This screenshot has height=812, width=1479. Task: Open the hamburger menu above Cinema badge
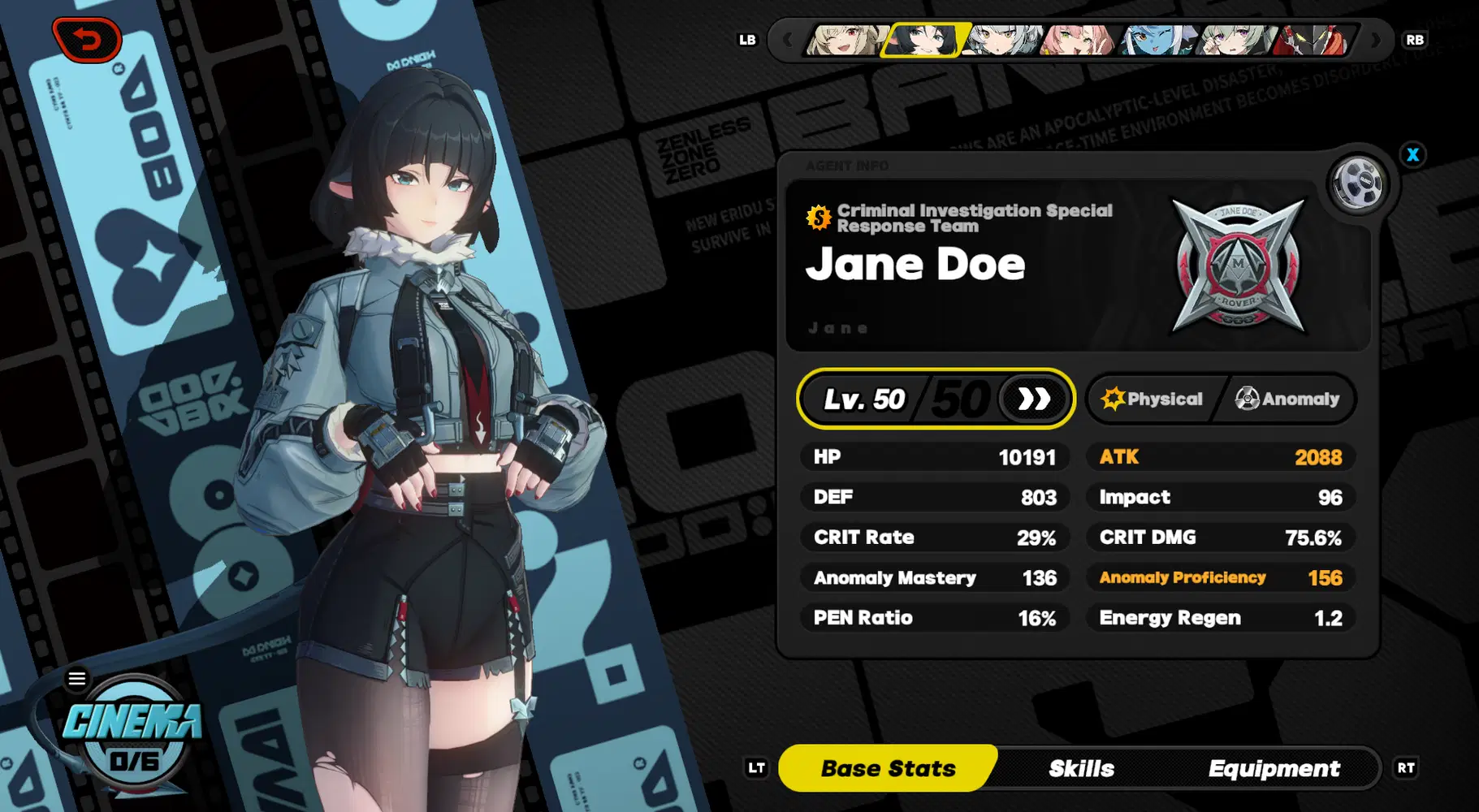(77, 678)
